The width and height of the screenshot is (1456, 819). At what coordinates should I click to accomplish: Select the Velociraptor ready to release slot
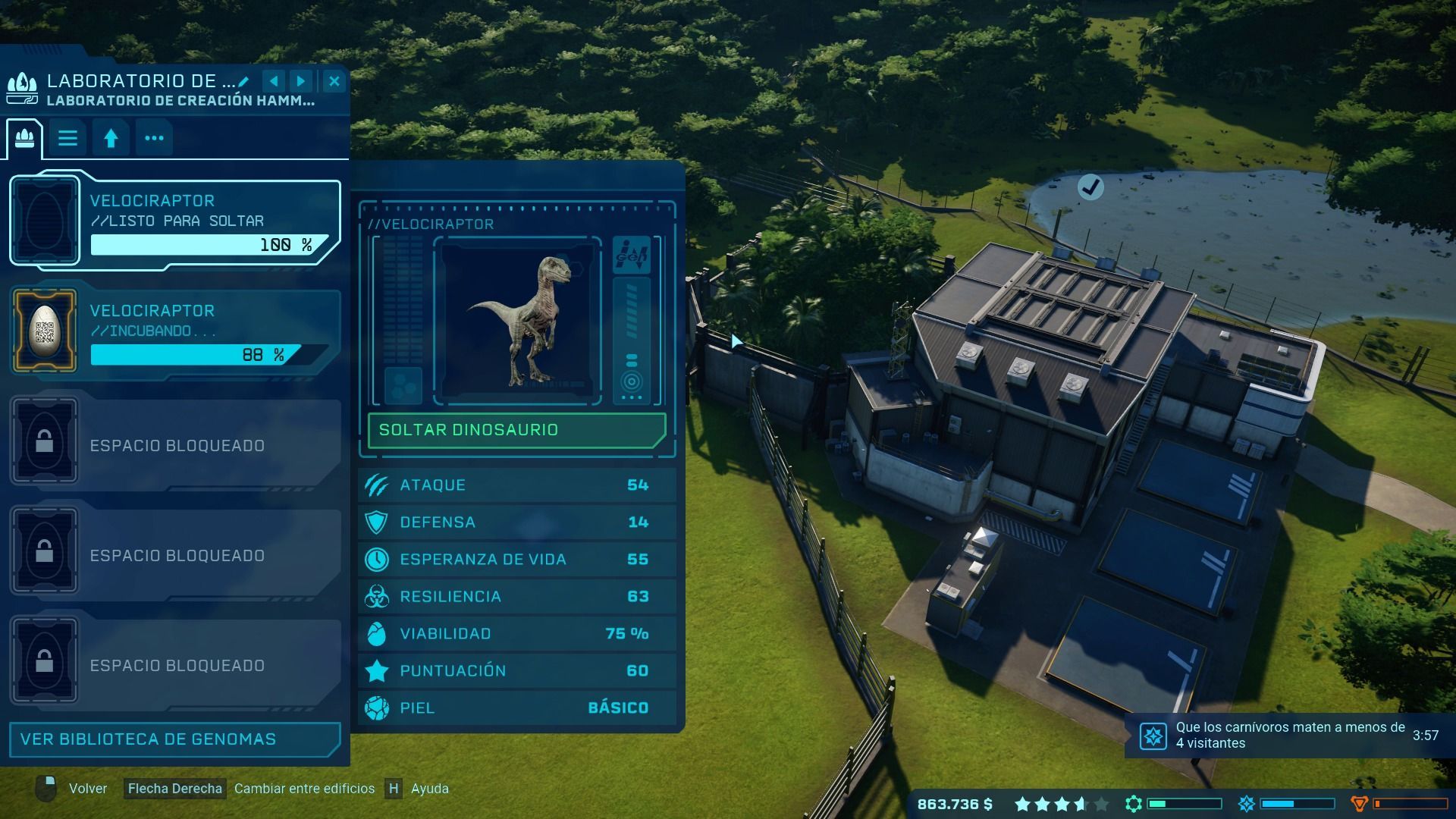pyautogui.click(x=174, y=221)
